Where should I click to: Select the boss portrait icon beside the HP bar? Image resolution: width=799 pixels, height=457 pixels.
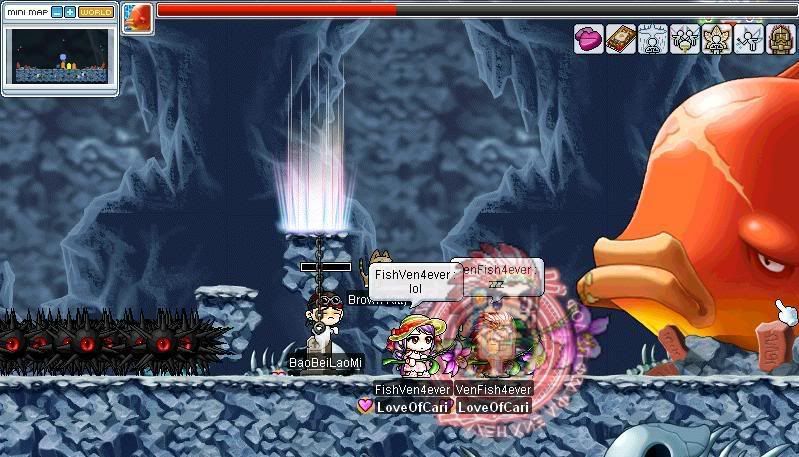137,18
